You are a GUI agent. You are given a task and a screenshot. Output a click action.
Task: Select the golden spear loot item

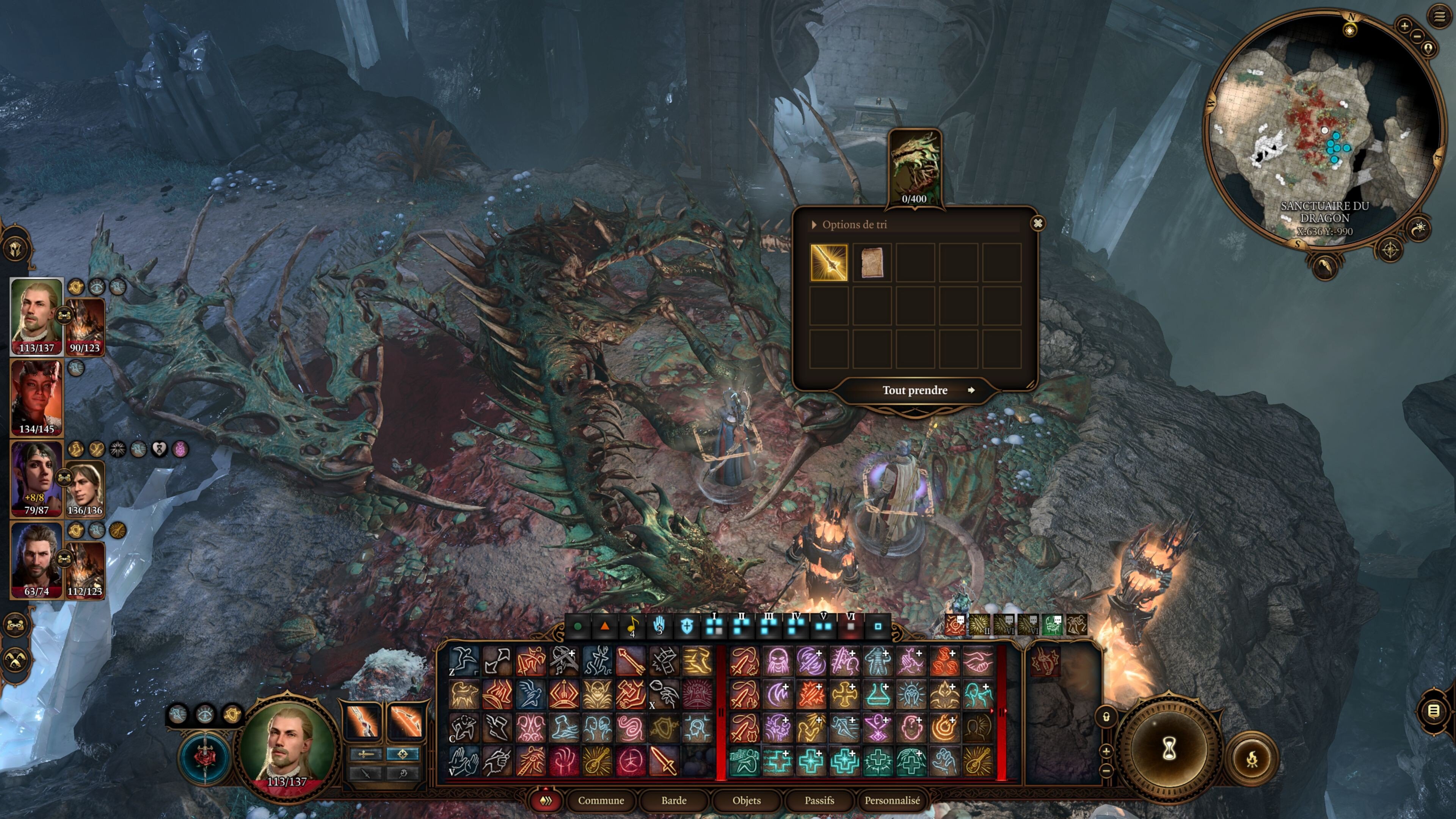828,262
